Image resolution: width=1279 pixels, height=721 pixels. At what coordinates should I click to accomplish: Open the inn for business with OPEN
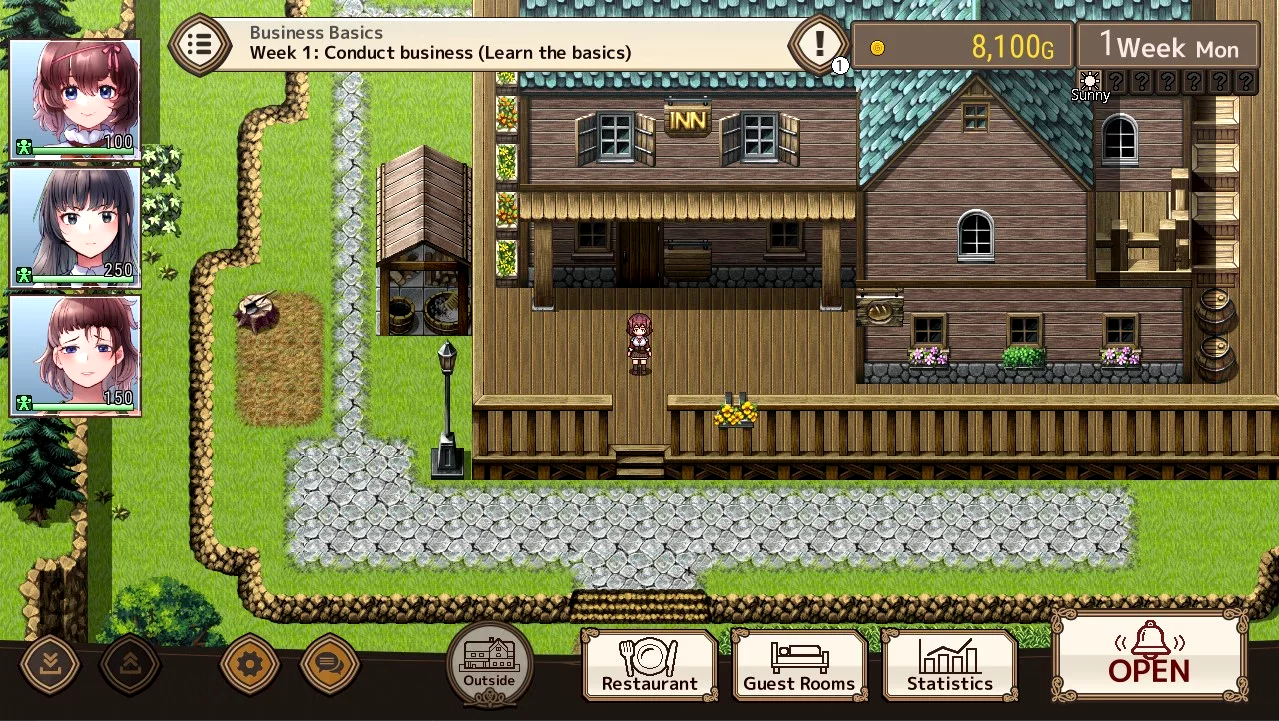pos(1149,655)
